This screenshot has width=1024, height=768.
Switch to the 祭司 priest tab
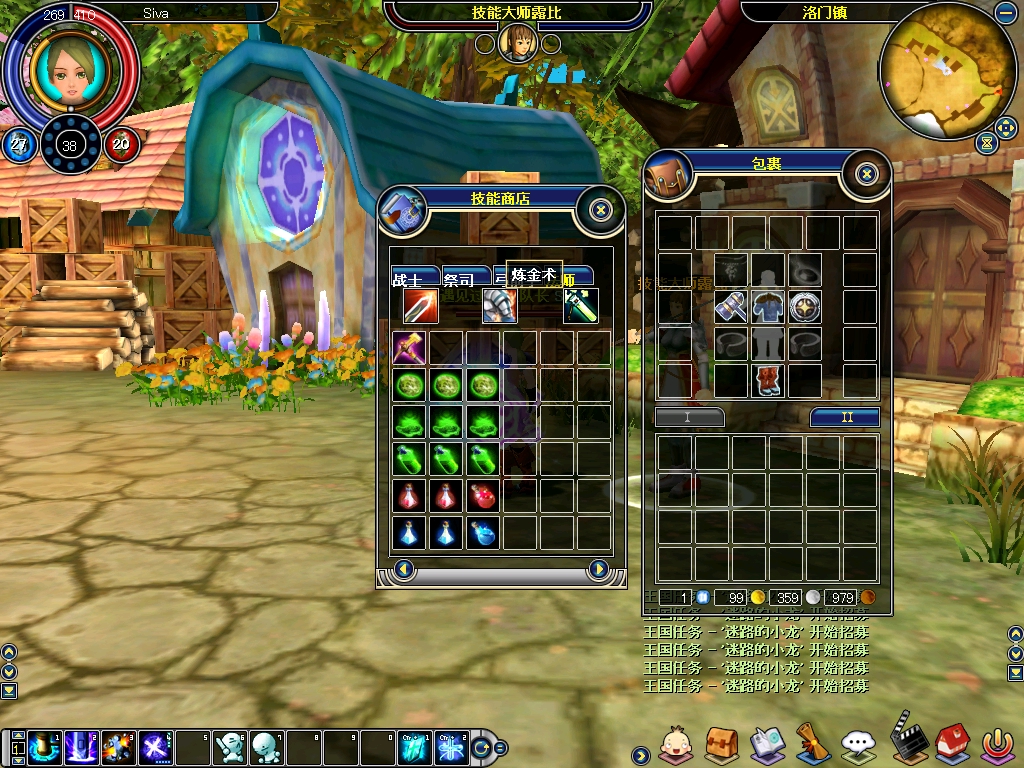click(x=465, y=279)
